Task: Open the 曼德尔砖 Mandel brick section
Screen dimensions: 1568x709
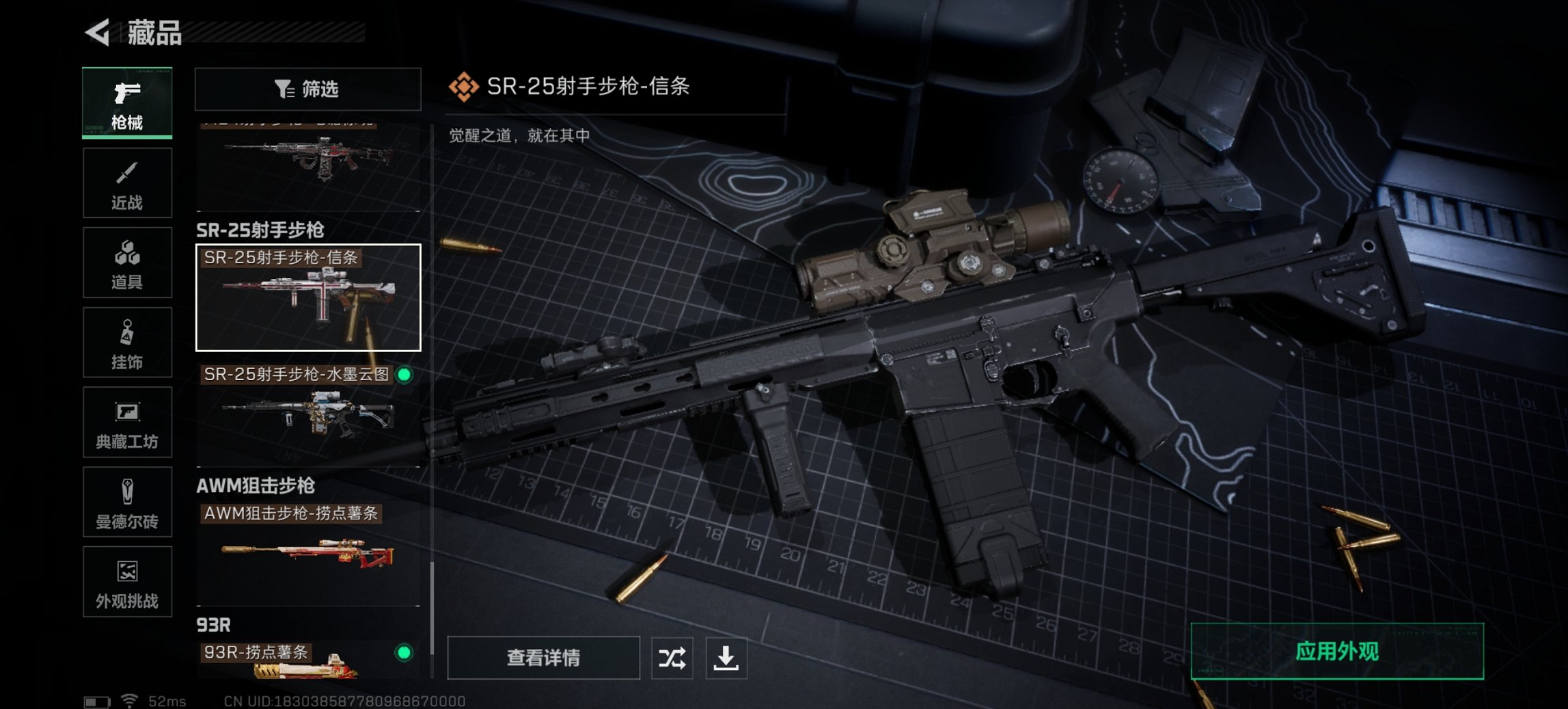Action: 127,503
